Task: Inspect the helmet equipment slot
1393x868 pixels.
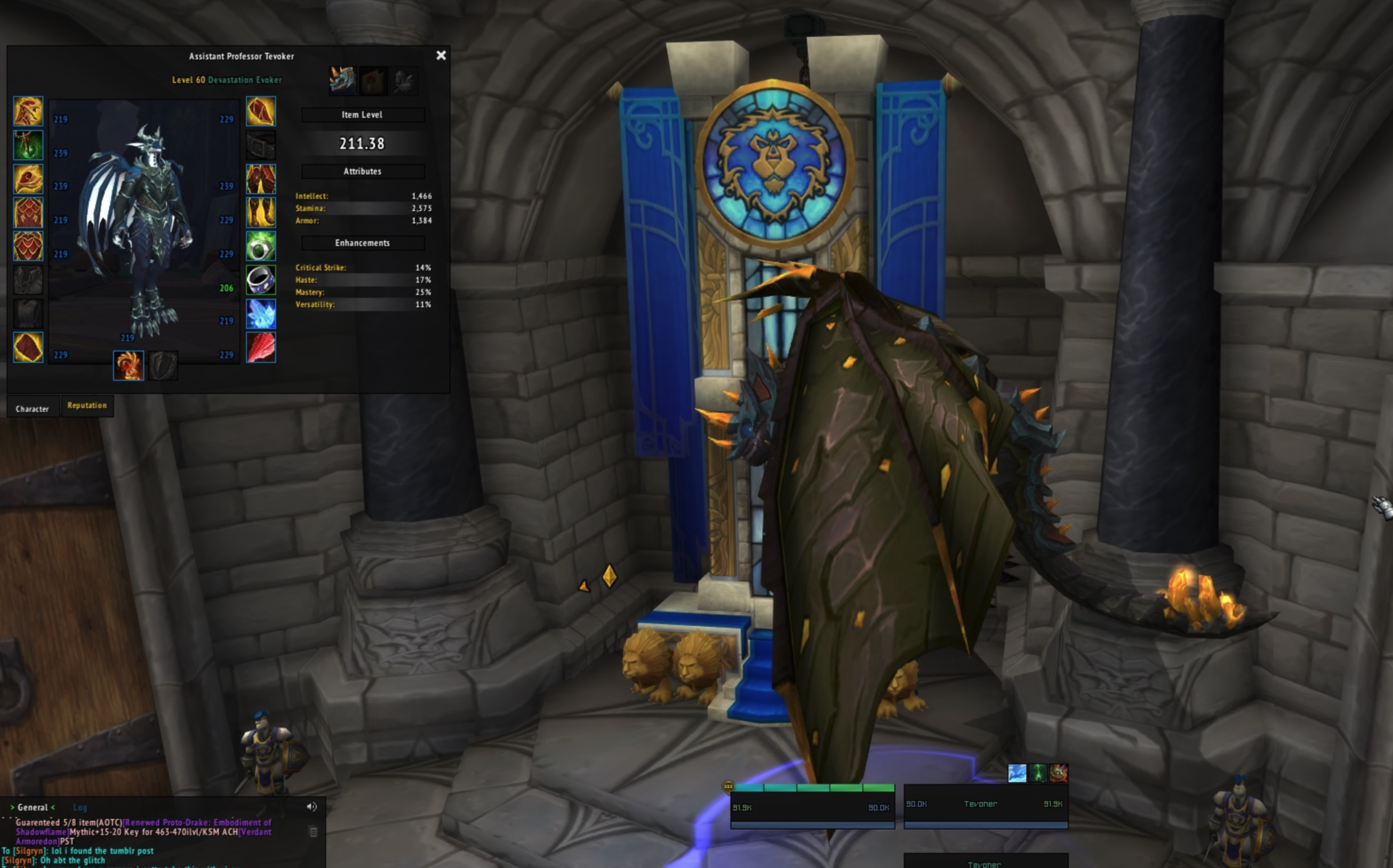Action: pyautogui.click(x=28, y=112)
